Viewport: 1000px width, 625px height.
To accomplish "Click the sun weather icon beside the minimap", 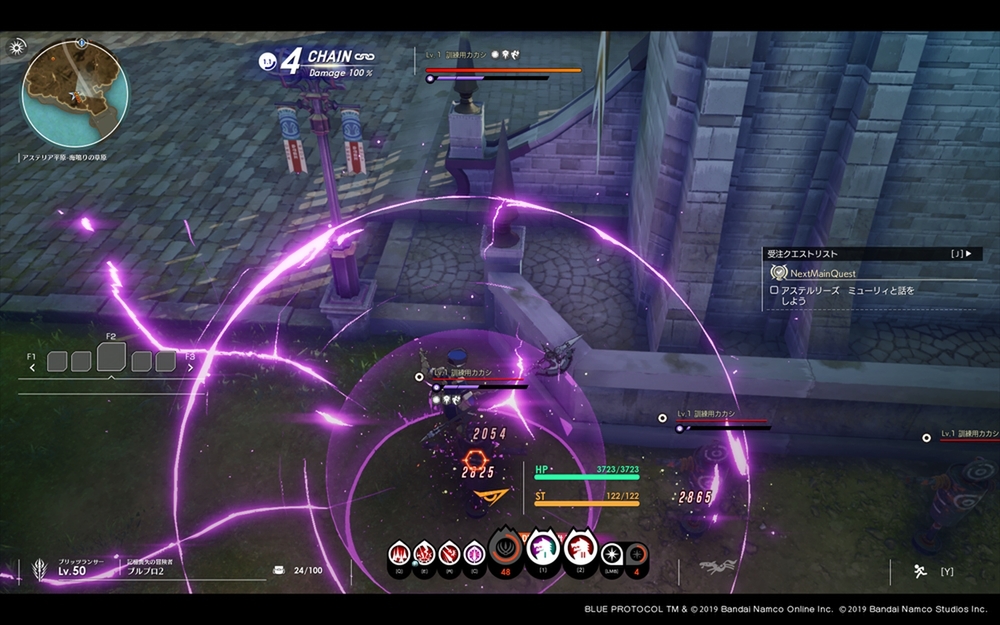I will 17,47.
